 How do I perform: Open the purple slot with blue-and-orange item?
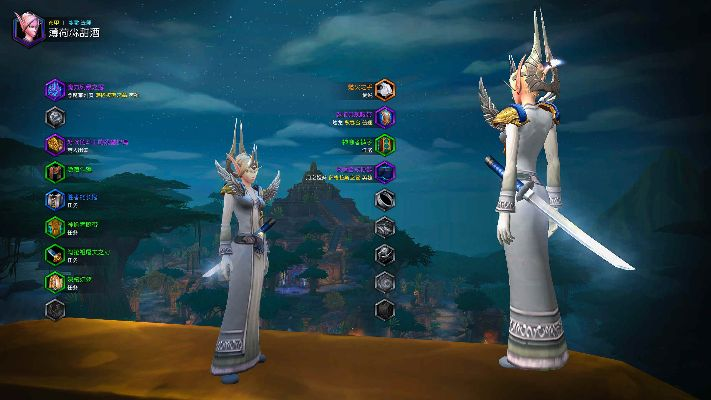[x=385, y=117]
